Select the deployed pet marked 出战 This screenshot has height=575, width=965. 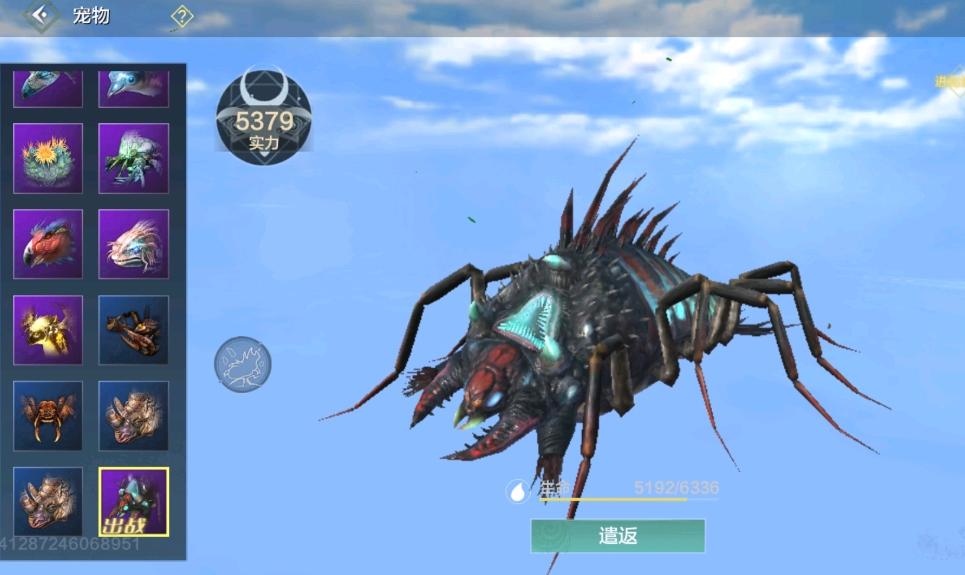pyautogui.click(x=134, y=501)
